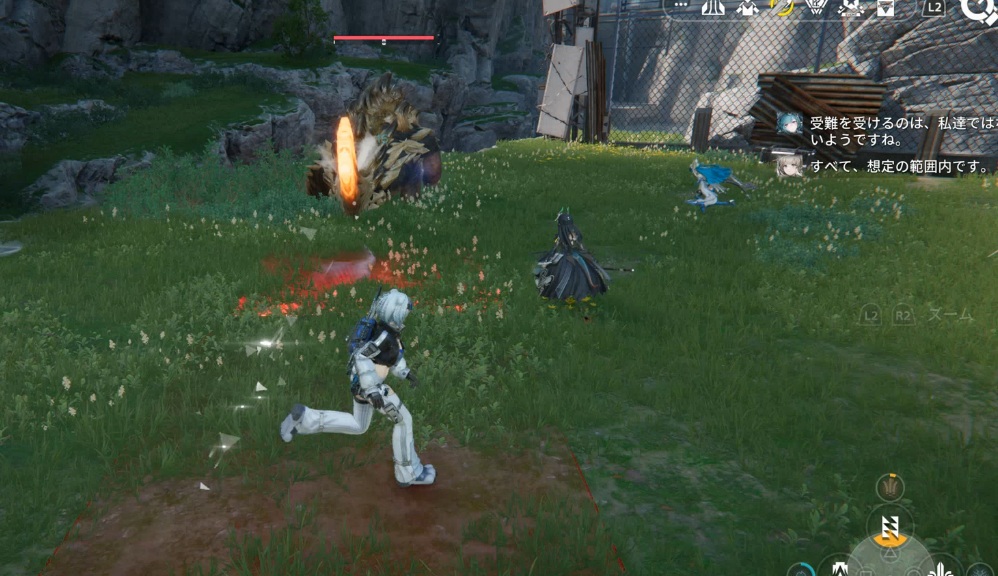Select the yellow swirling arrows icon
Image resolution: width=998 pixels, height=576 pixels.
(783, 8)
